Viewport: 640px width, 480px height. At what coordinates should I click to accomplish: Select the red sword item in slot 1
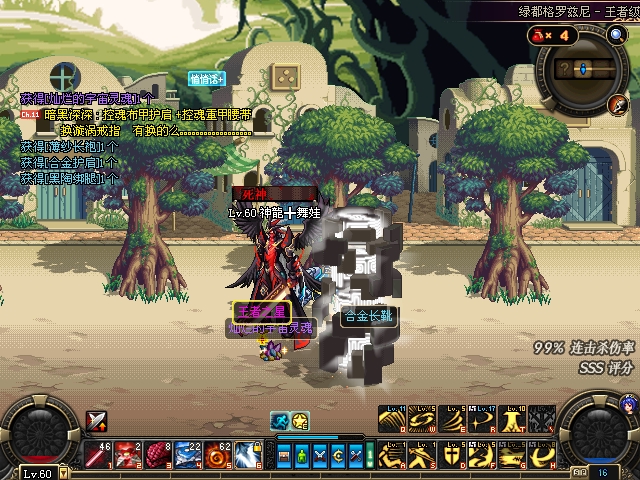[x=97, y=456]
